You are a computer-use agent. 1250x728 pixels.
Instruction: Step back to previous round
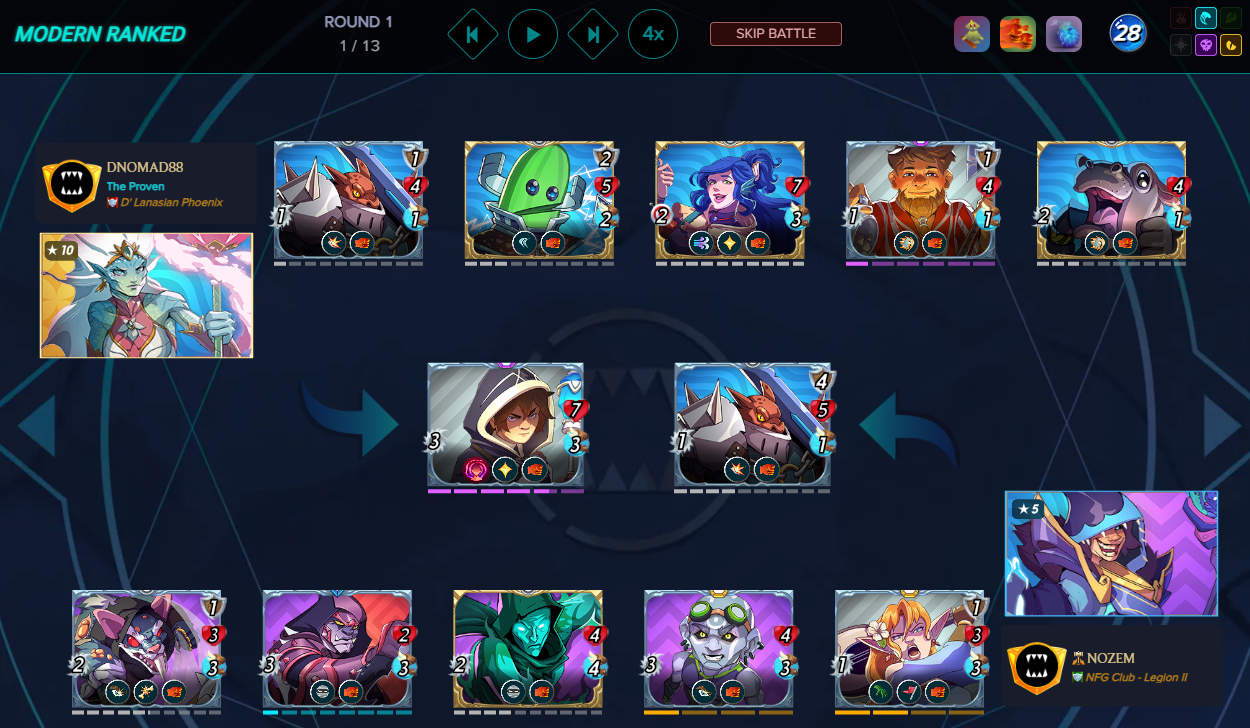473,35
